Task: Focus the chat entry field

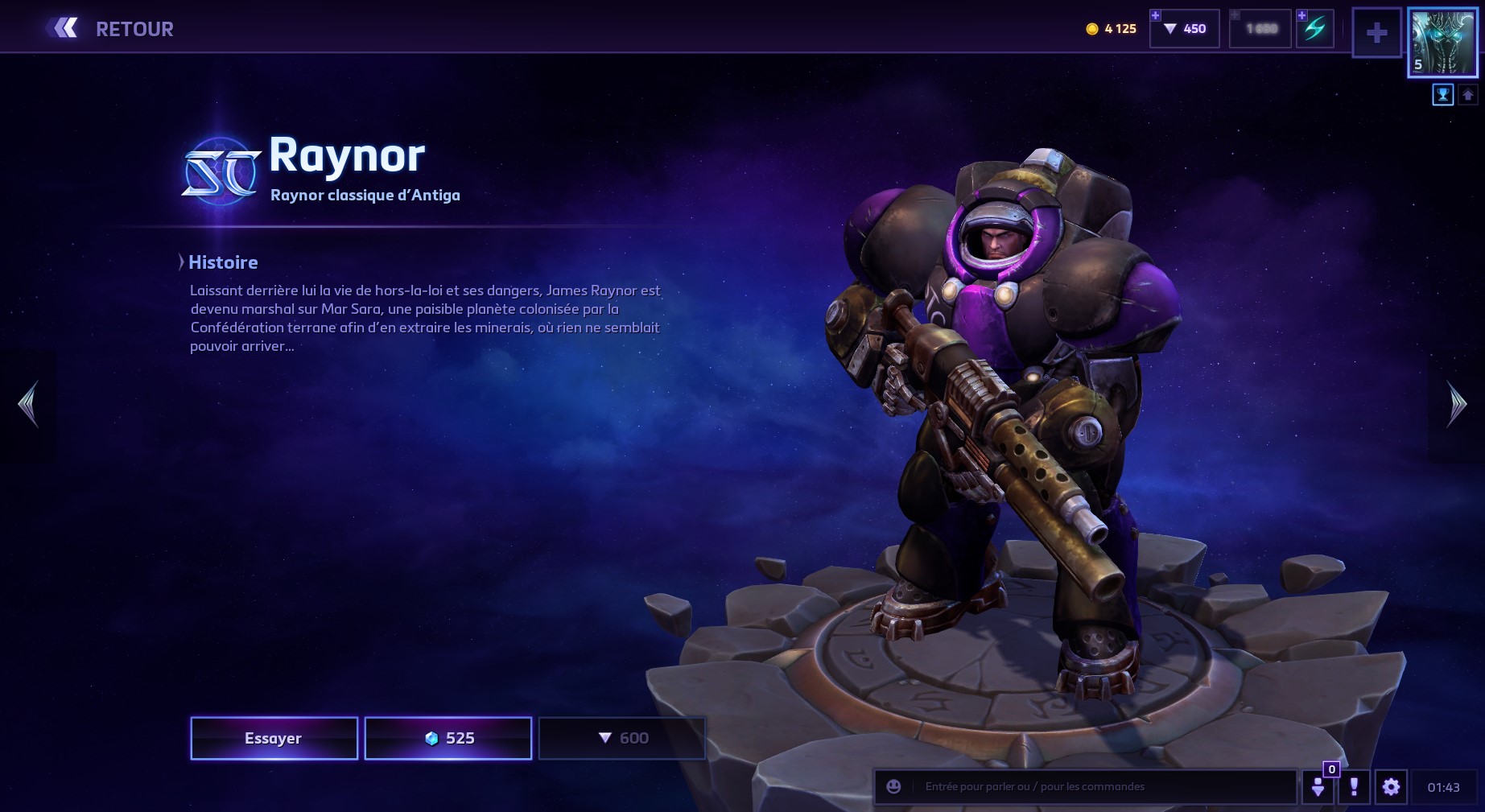Action: [1103, 787]
